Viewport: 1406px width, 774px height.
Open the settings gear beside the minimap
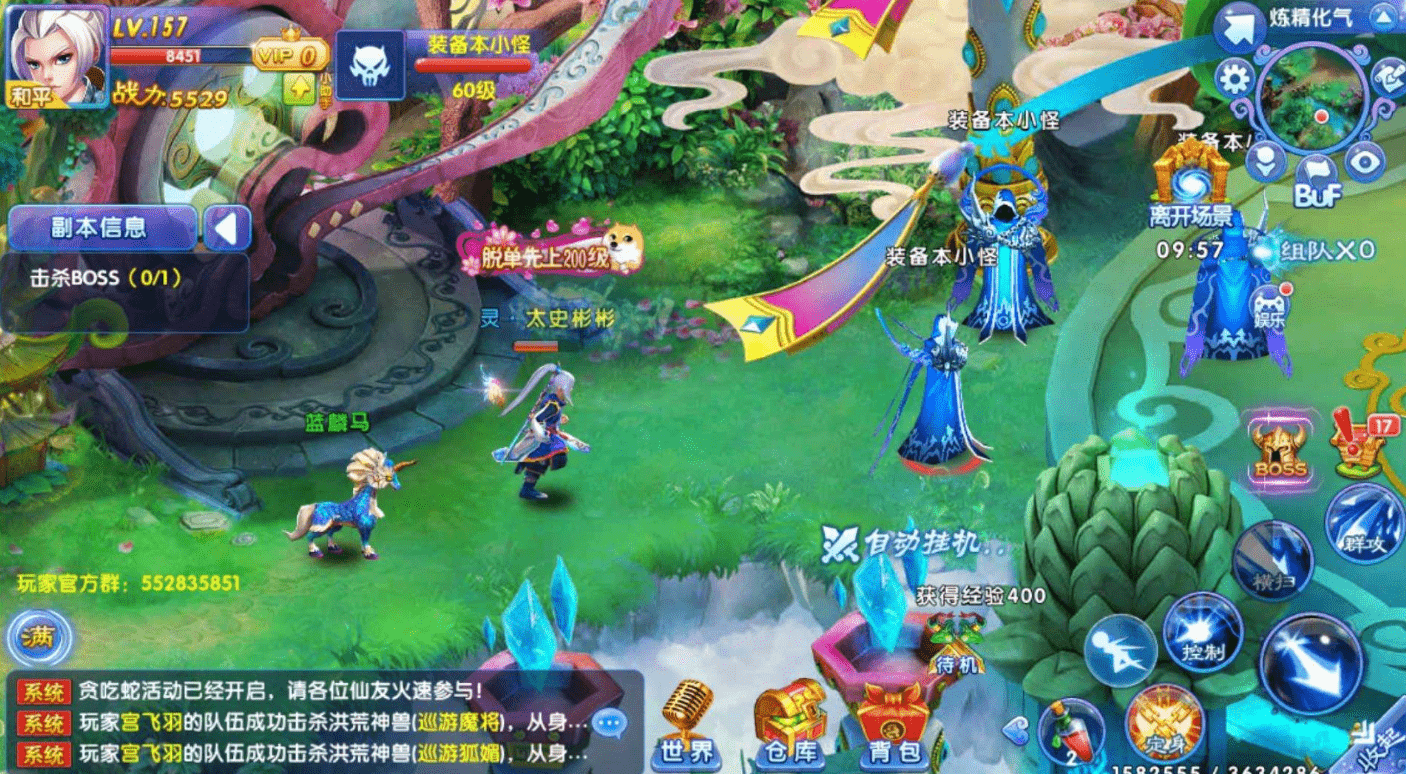click(x=1233, y=77)
